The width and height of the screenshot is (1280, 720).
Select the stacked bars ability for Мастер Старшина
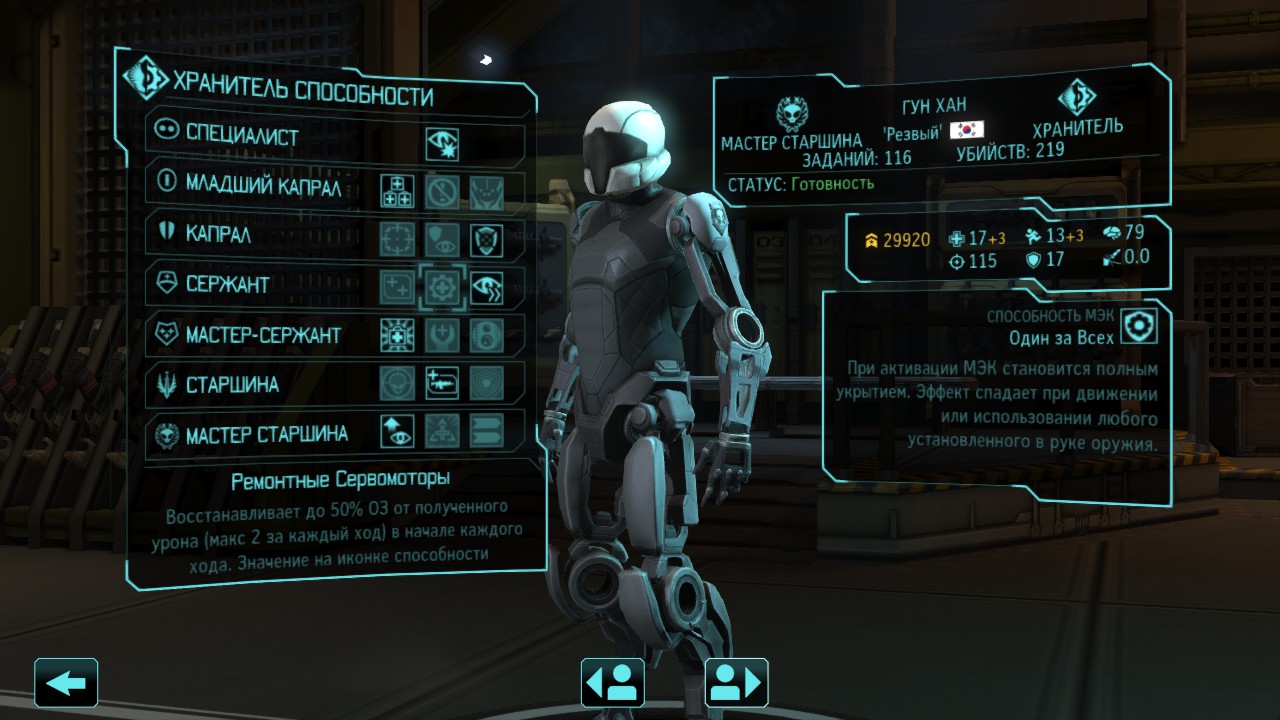[486, 432]
